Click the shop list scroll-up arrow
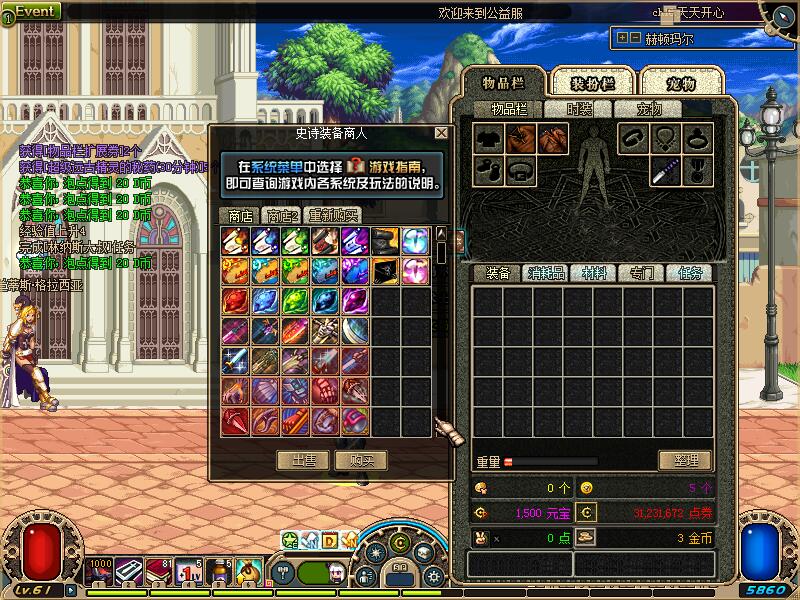The width and height of the screenshot is (800, 600). coord(441,233)
